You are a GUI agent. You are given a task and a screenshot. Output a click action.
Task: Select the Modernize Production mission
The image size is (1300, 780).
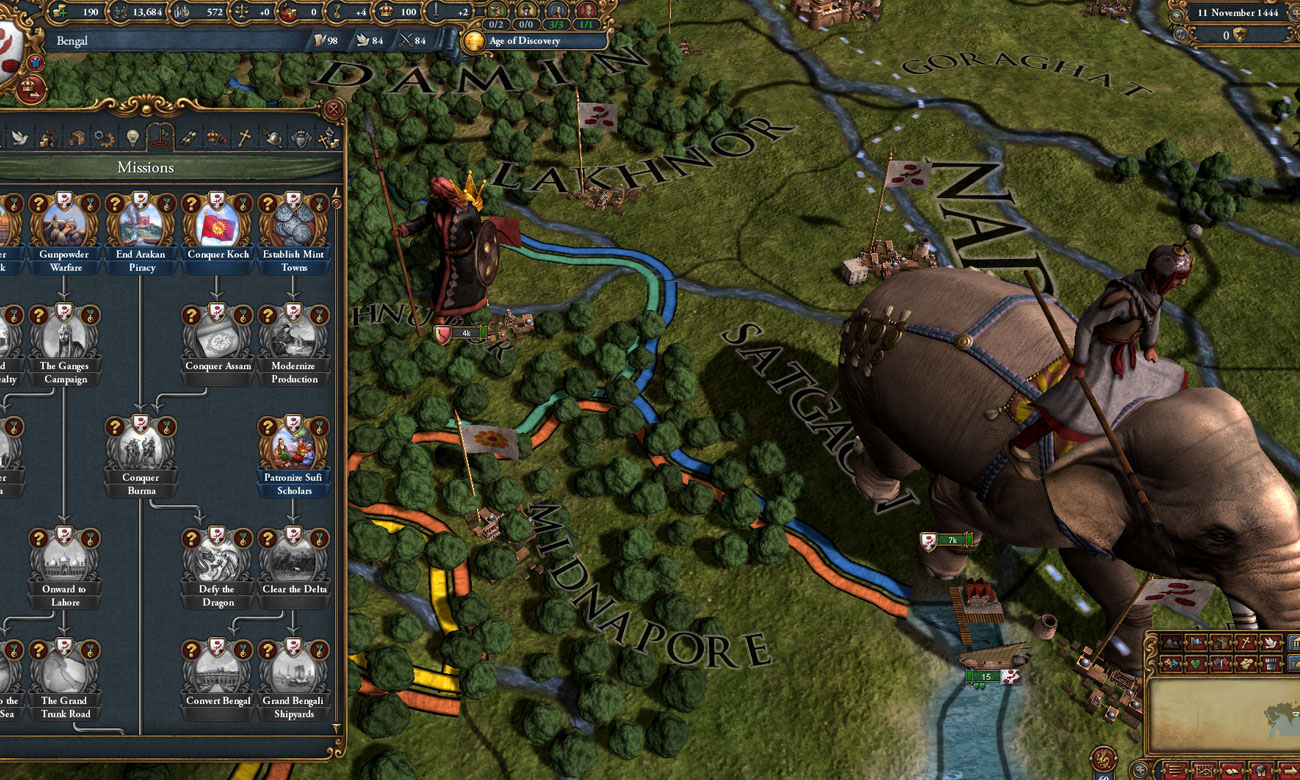(293, 335)
